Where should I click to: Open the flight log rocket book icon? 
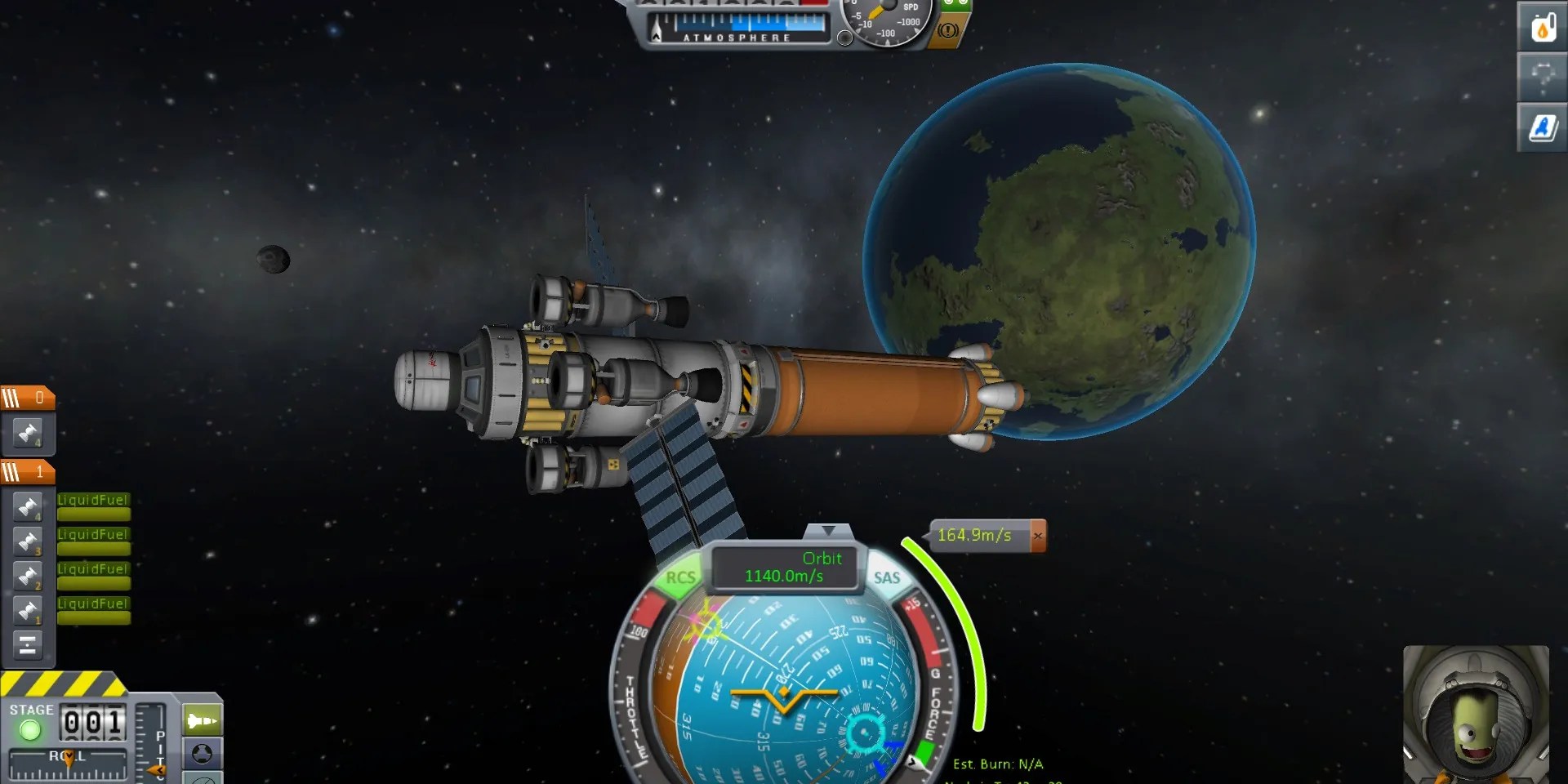[1542, 127]
